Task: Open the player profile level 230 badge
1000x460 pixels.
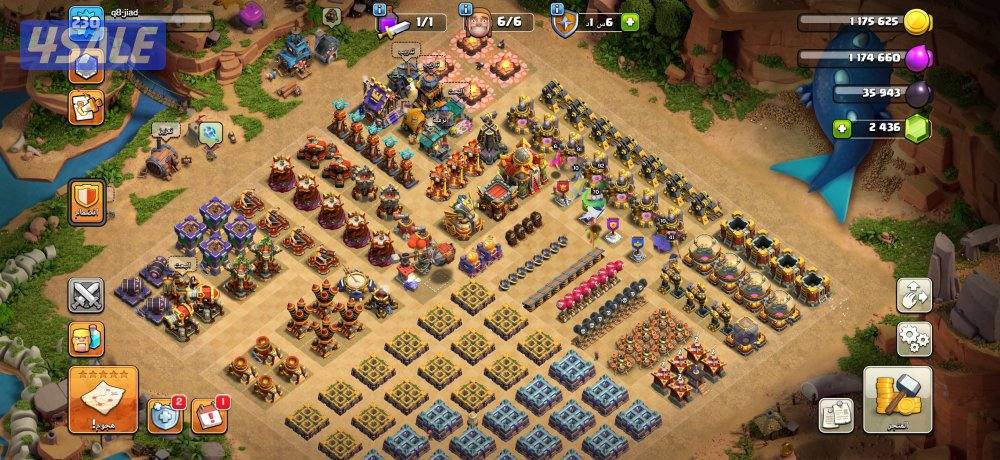Action: pyautogui.click(x=87, y=22)
